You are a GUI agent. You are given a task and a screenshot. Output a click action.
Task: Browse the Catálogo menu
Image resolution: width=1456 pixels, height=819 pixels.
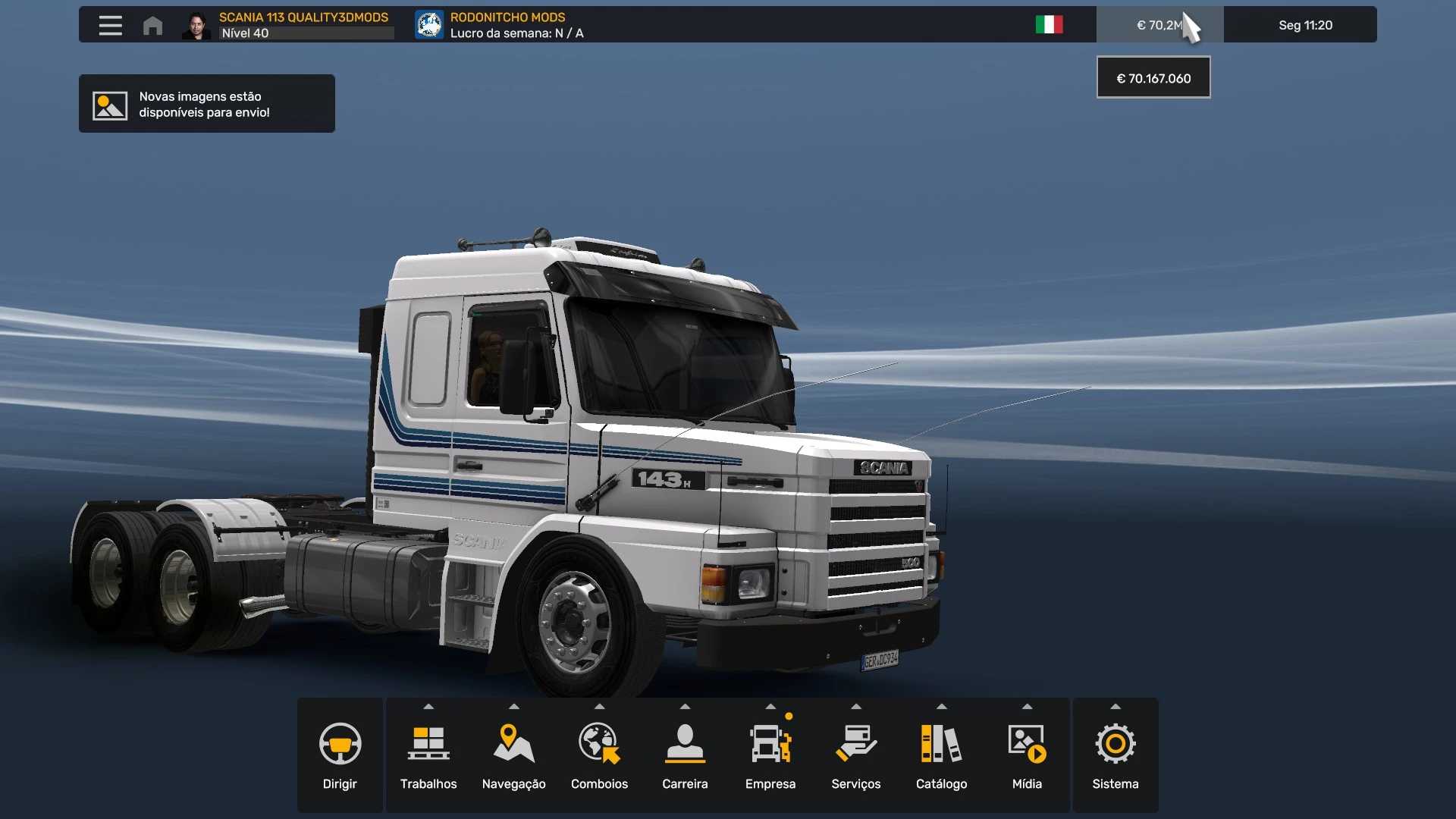coord(941,756)
